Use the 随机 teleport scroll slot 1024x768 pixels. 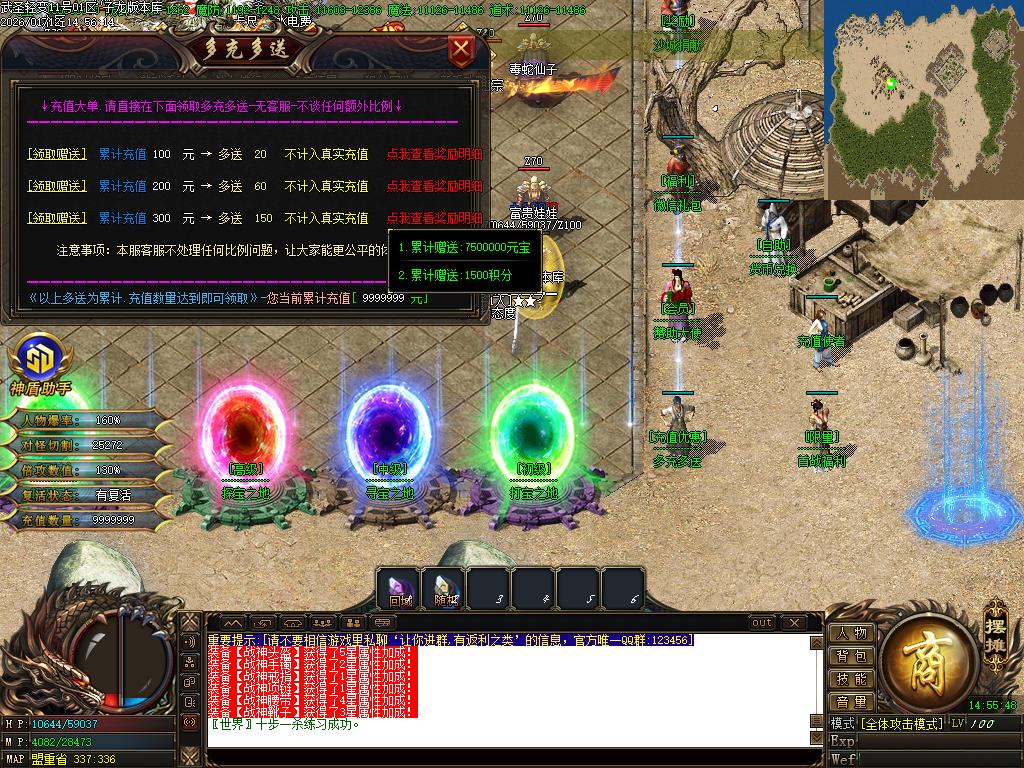coord(445,589)
